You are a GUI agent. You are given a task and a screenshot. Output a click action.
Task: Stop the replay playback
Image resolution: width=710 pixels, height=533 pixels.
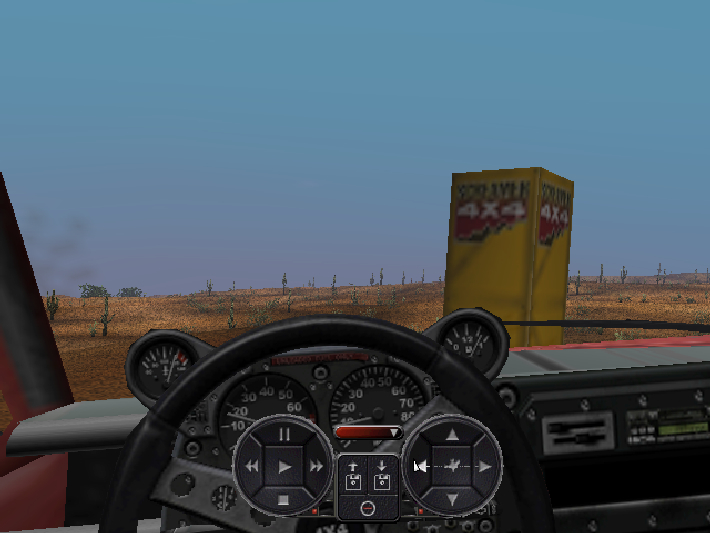tap(284, 498)
